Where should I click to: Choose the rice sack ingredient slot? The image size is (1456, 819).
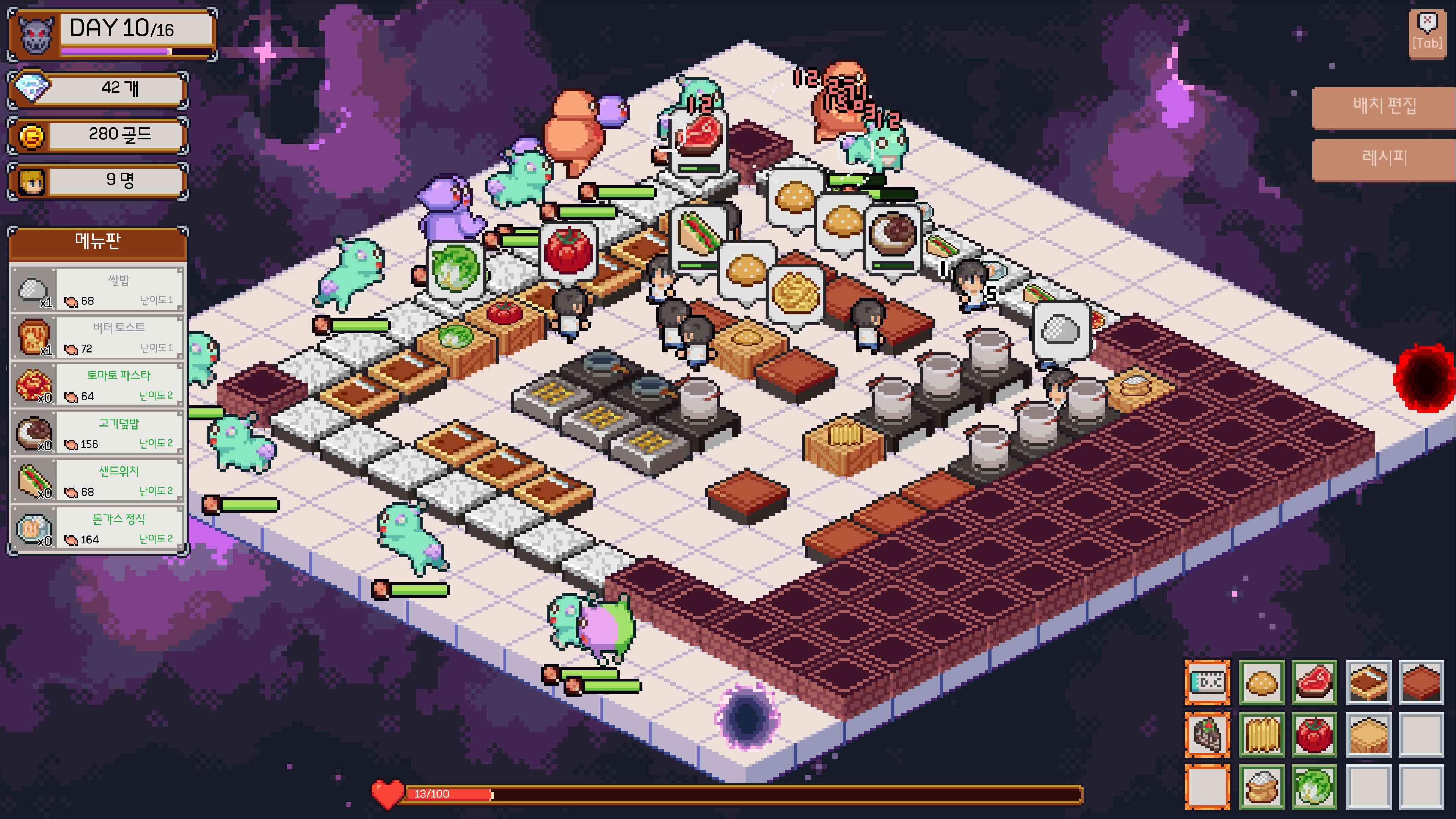1261,787
